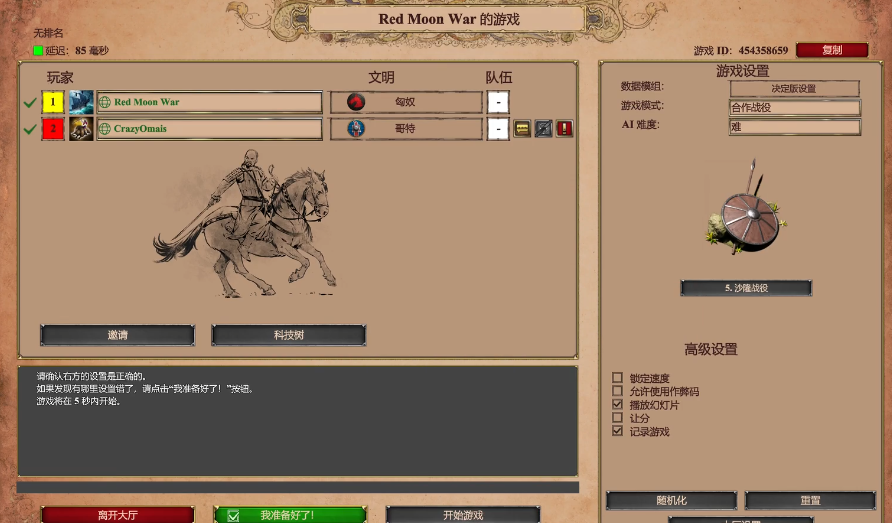
Task: Click the 随机化 randomize button
Action: tap(671, 500)
